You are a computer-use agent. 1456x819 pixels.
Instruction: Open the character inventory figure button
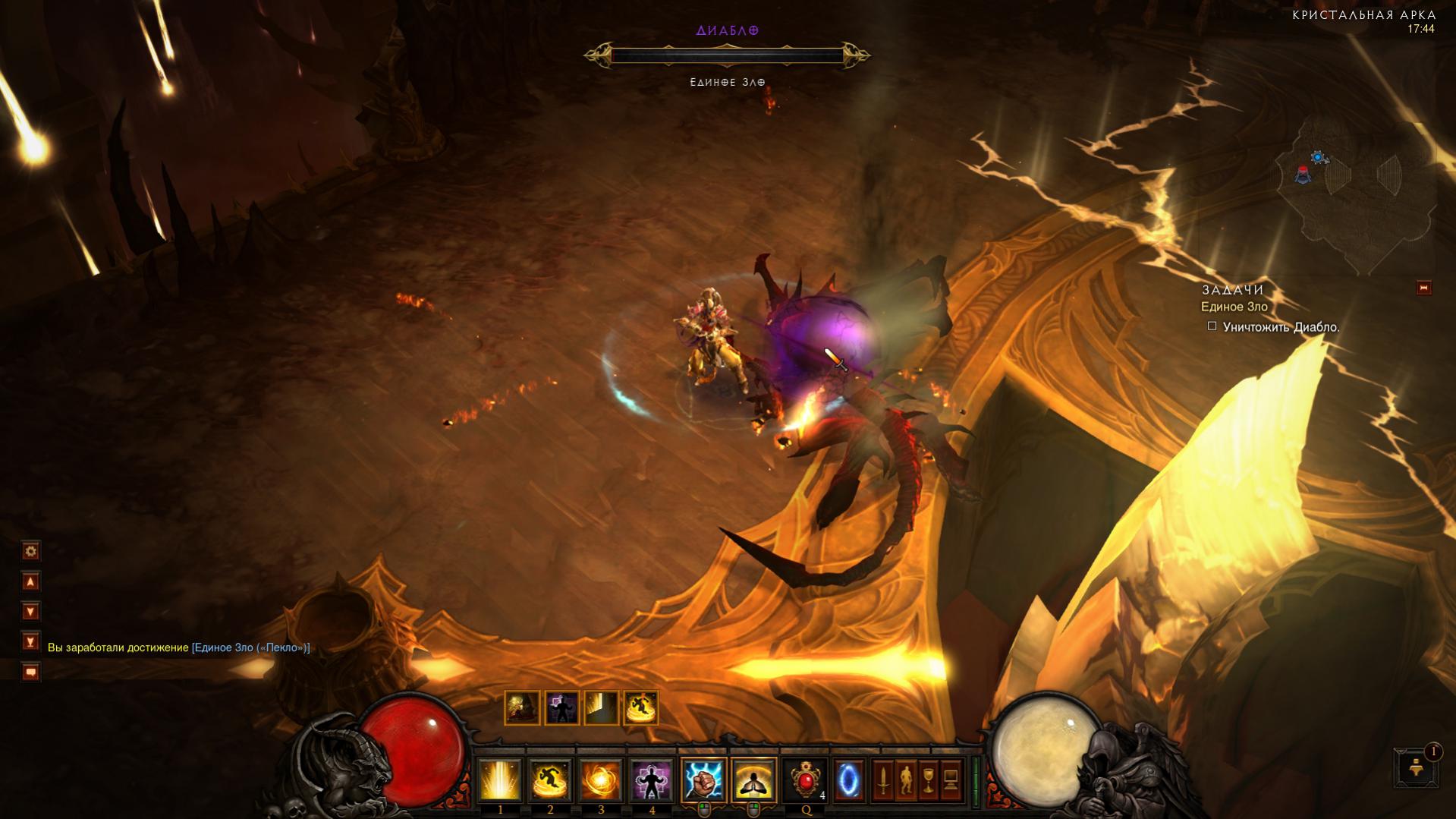(906, 780)
